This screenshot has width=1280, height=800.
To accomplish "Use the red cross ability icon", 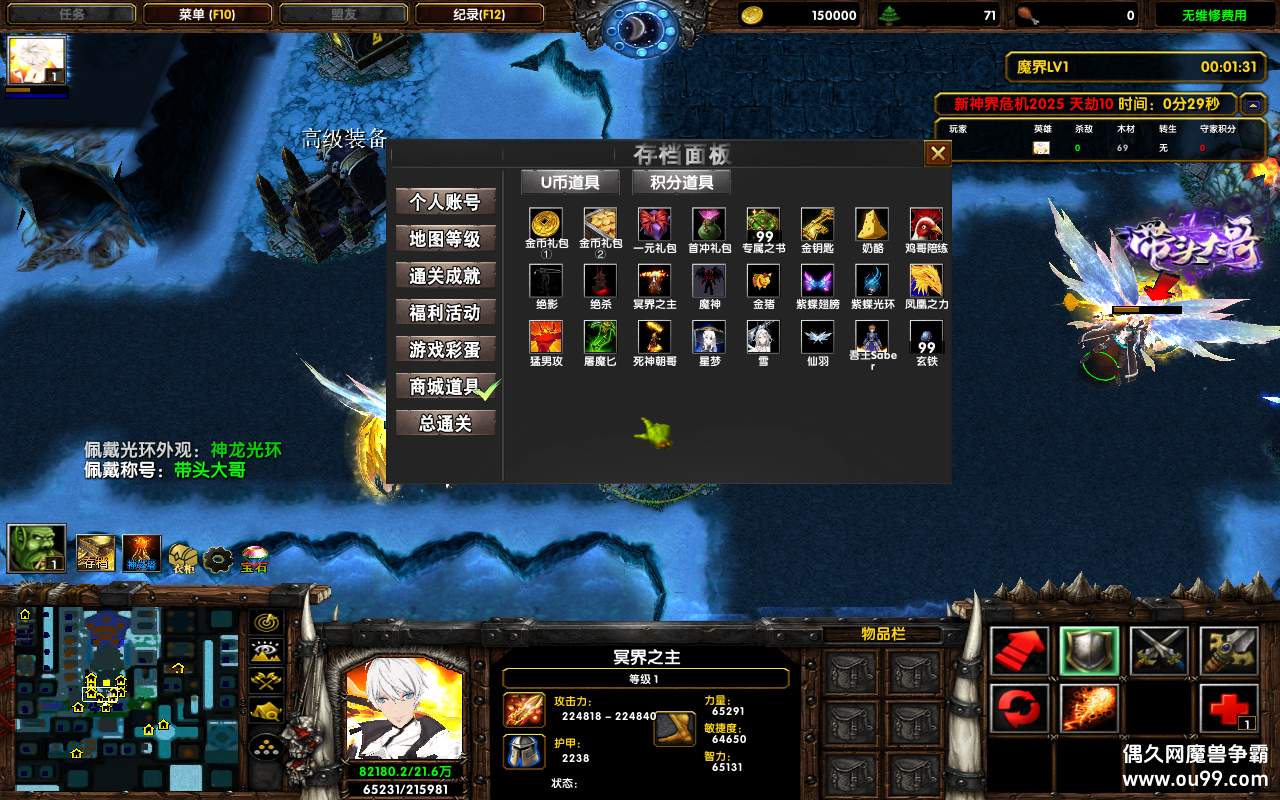I will tap(1229, 709).
